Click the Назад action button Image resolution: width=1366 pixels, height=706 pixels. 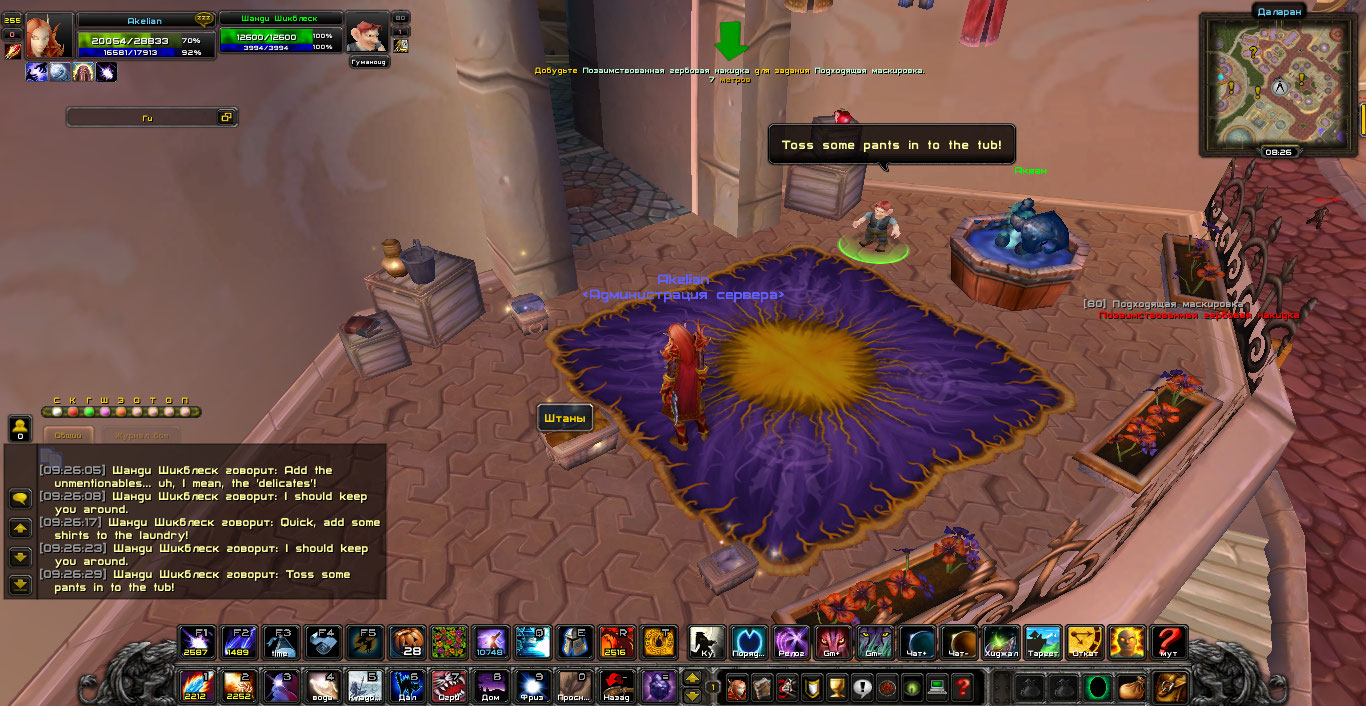[x=617, y=687]
